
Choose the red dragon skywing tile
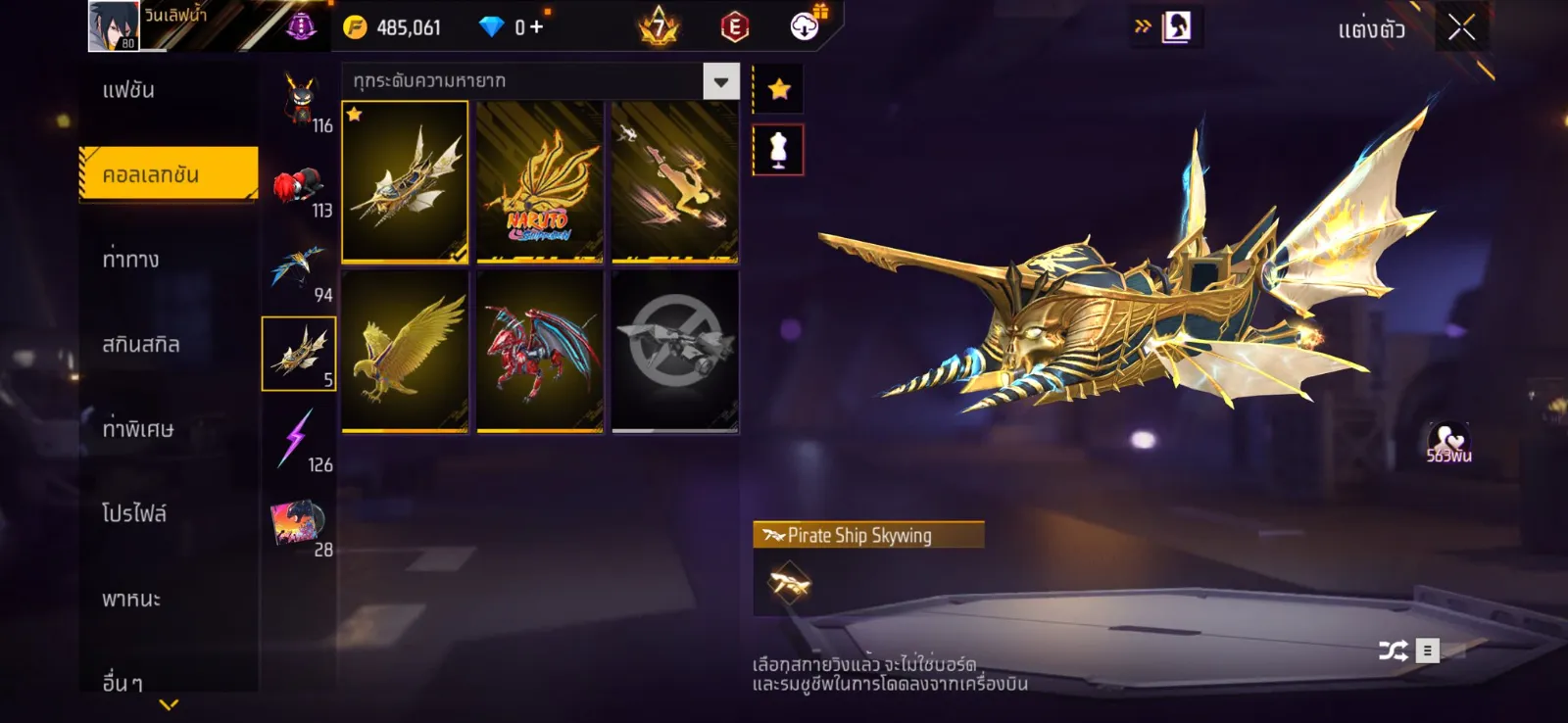pos(539,352)
